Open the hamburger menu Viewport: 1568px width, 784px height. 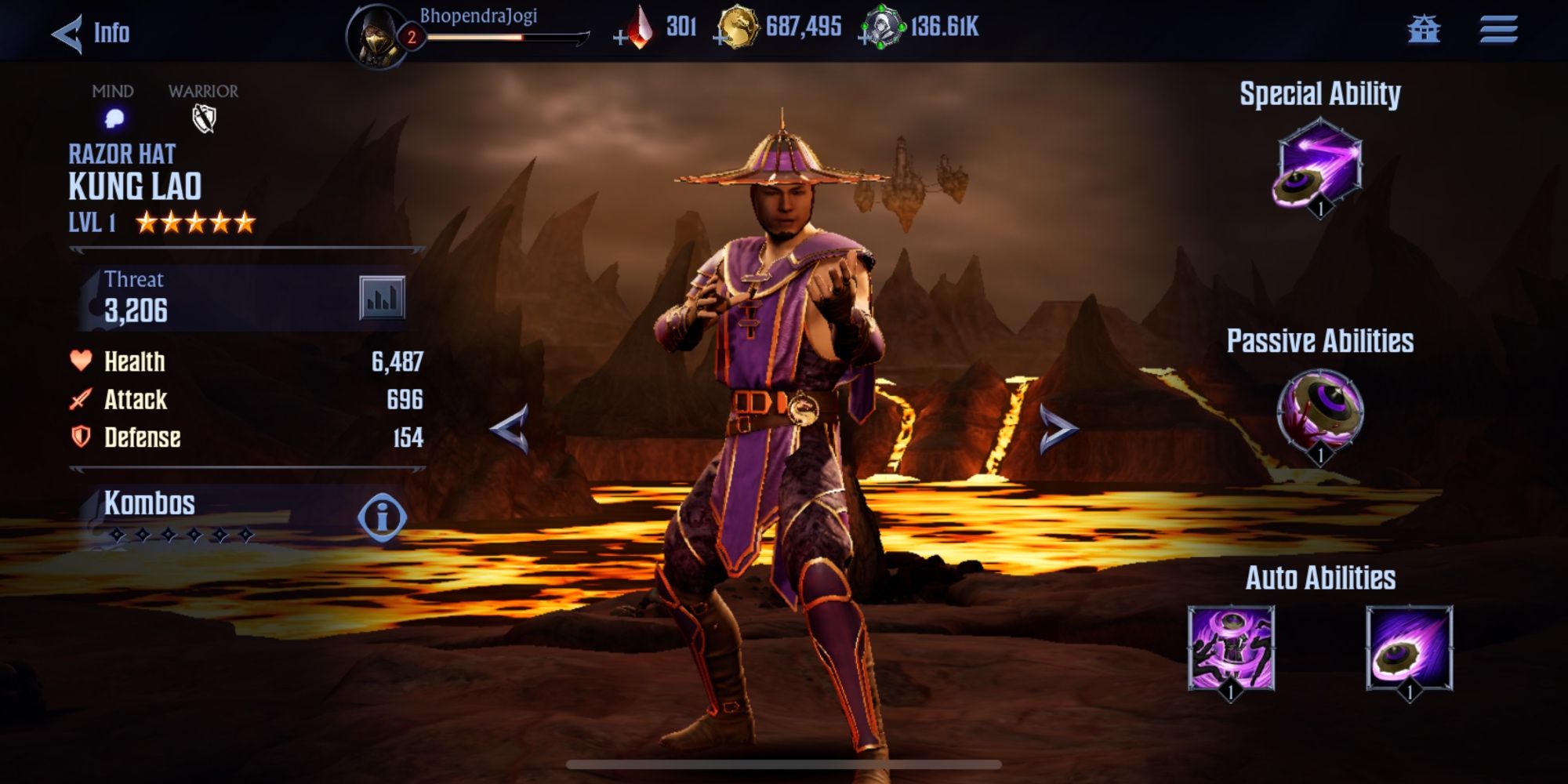point(1500,31)
